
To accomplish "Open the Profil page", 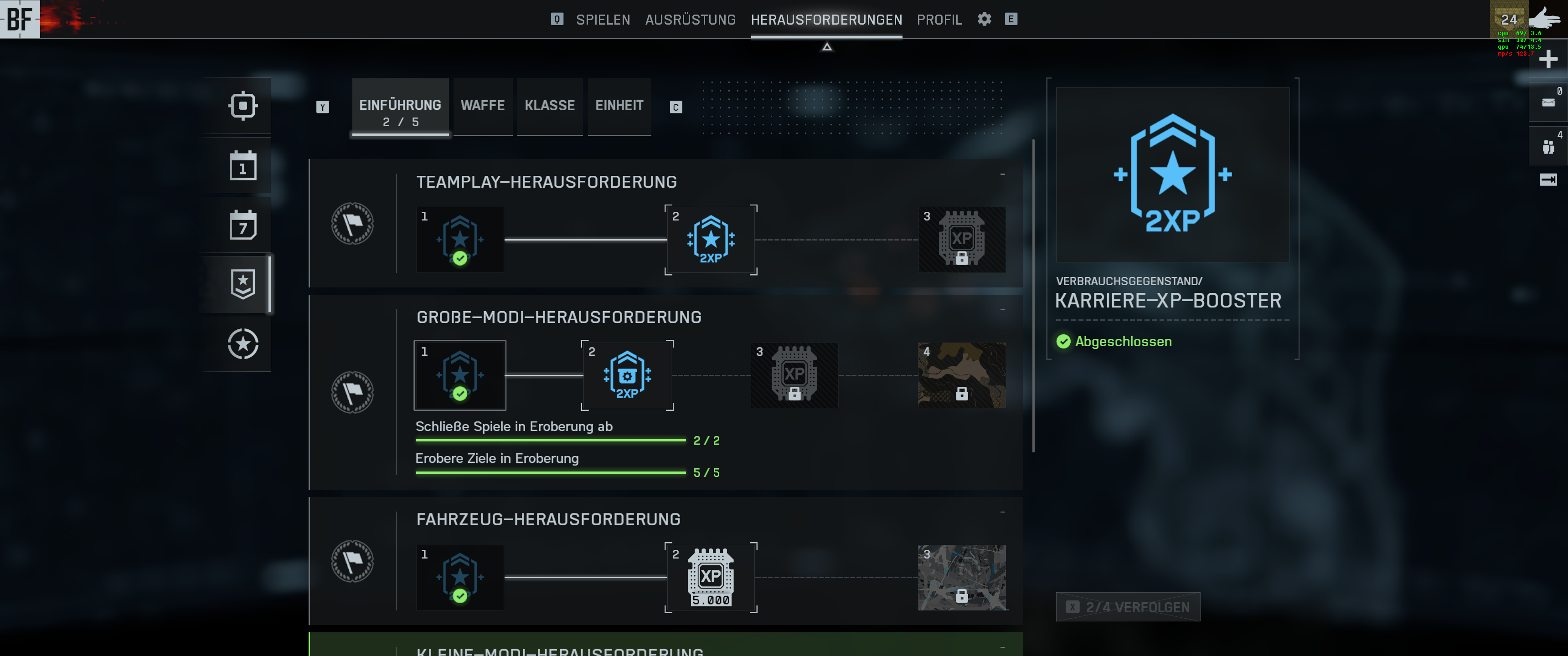I will click(939, 20).
